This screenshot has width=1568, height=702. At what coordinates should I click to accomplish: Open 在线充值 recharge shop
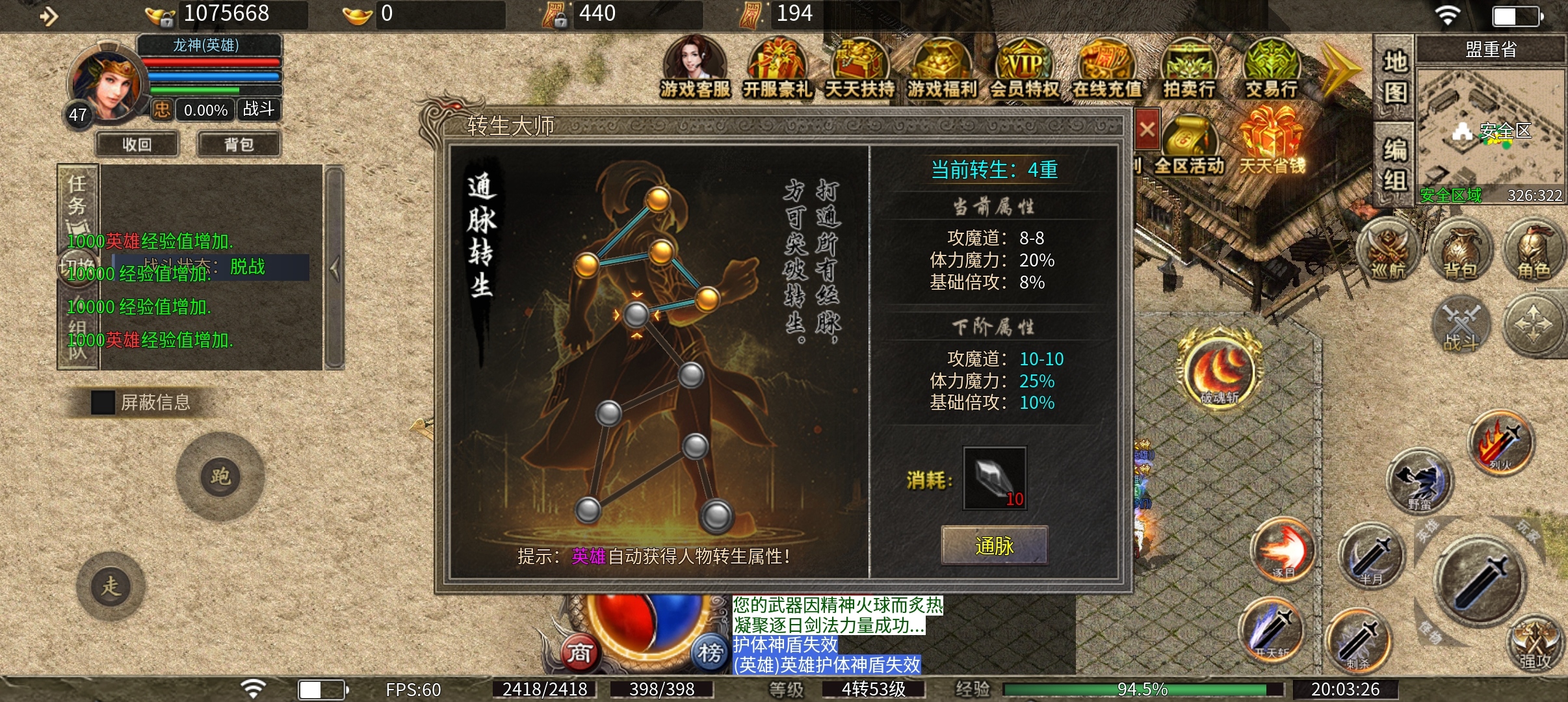[x=1106, y=68]
